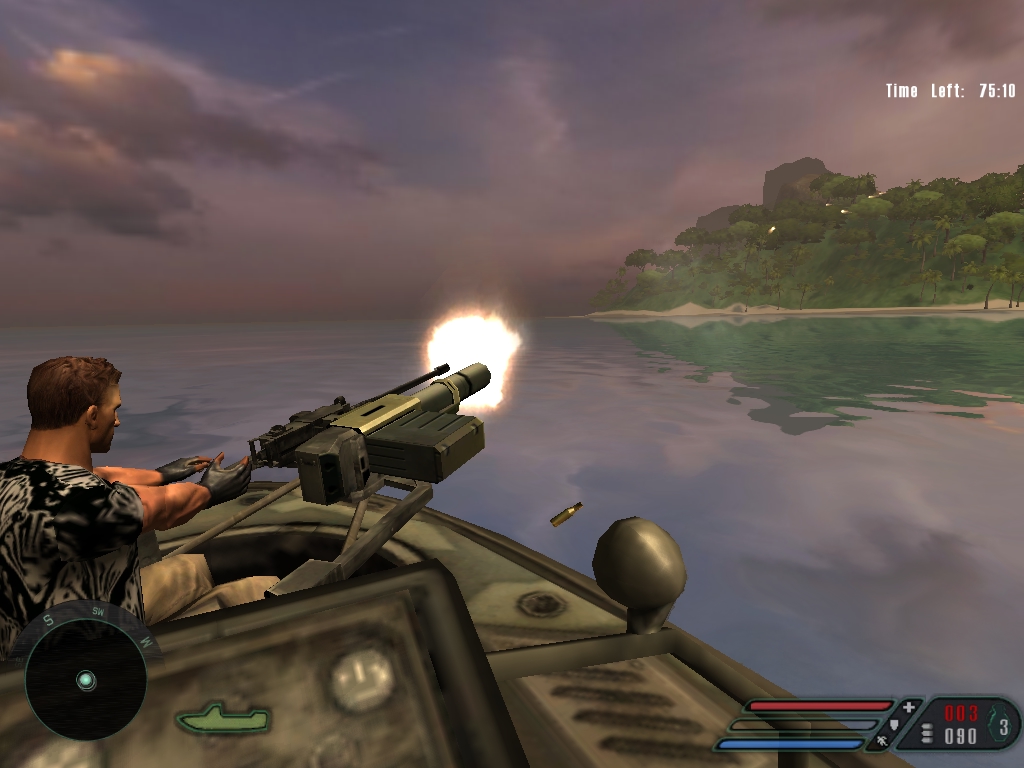1024x768 pixels.
Task: Select the green boat vehicle icon
Action: pyautogui.click(x=223, y=718)
